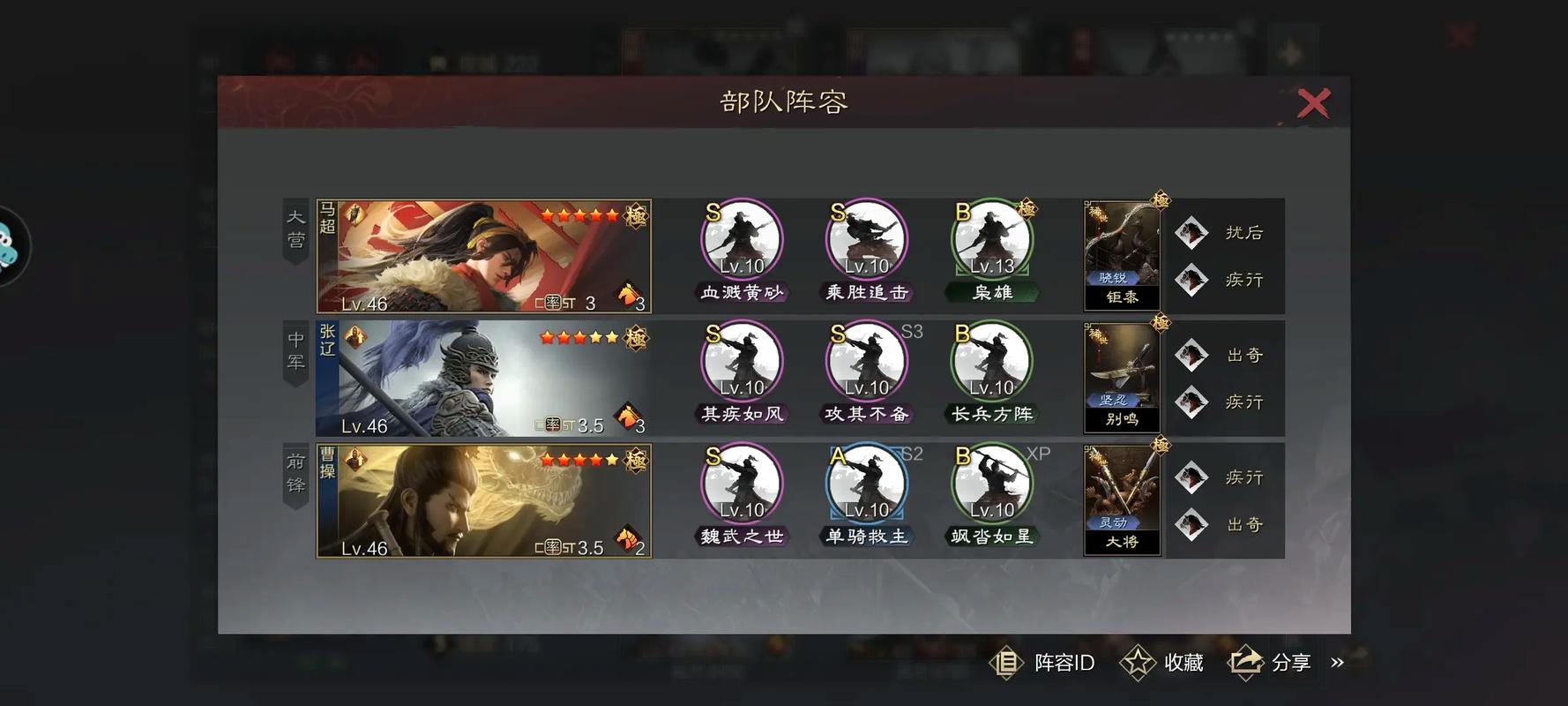
Task: View the 大将 equipment icon on Cao Cao's row
Action: click(1122, 497)
